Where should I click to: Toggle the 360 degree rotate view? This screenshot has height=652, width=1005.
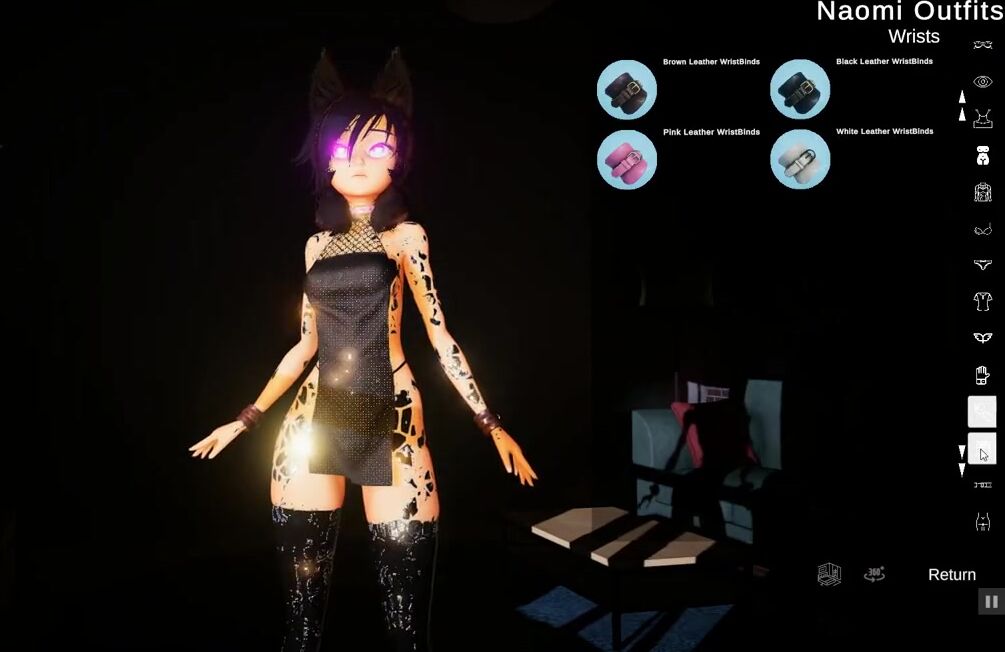pyautogui.click(x=874, y=574)
